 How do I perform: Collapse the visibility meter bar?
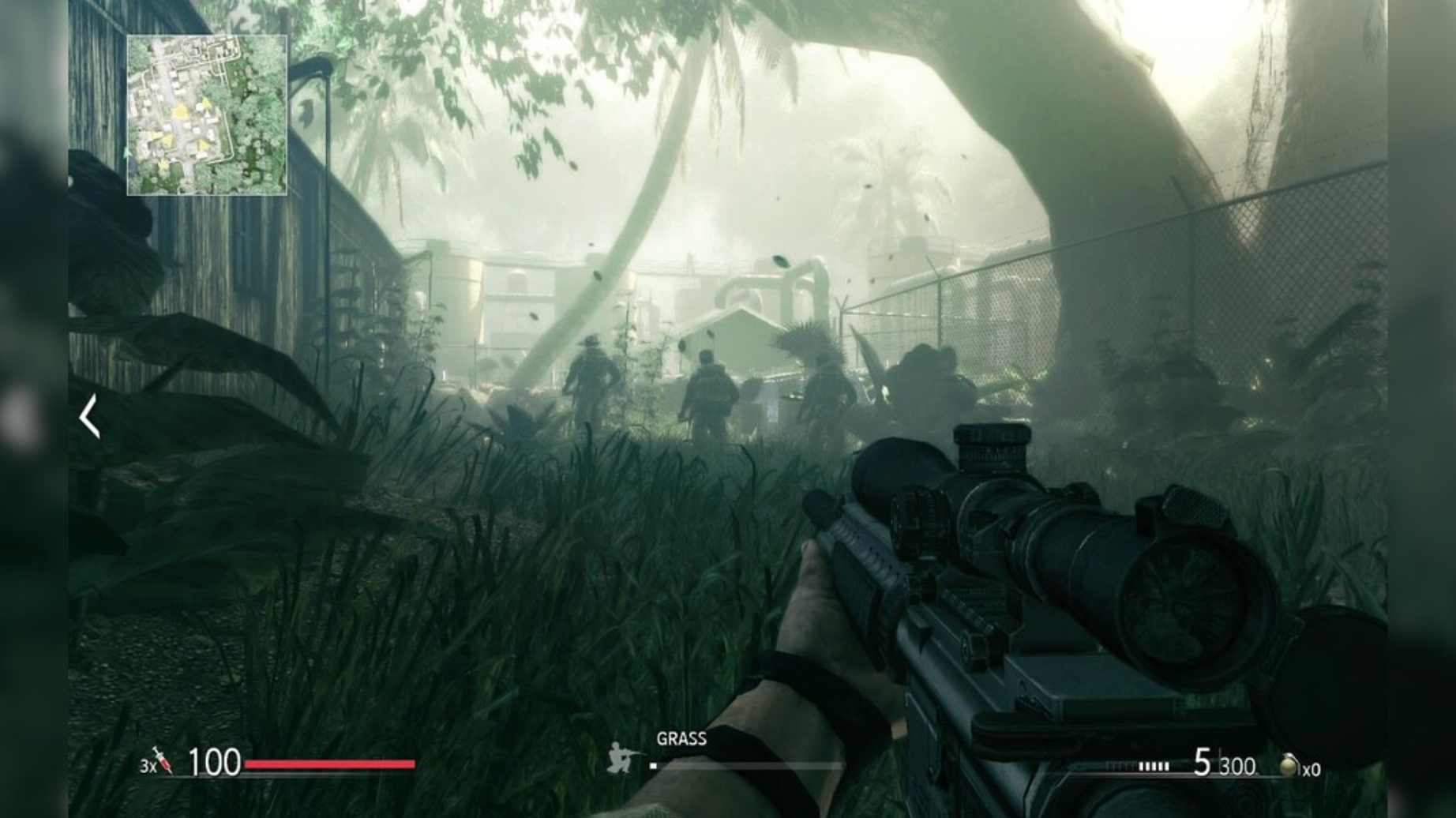(x=750, y=764)
